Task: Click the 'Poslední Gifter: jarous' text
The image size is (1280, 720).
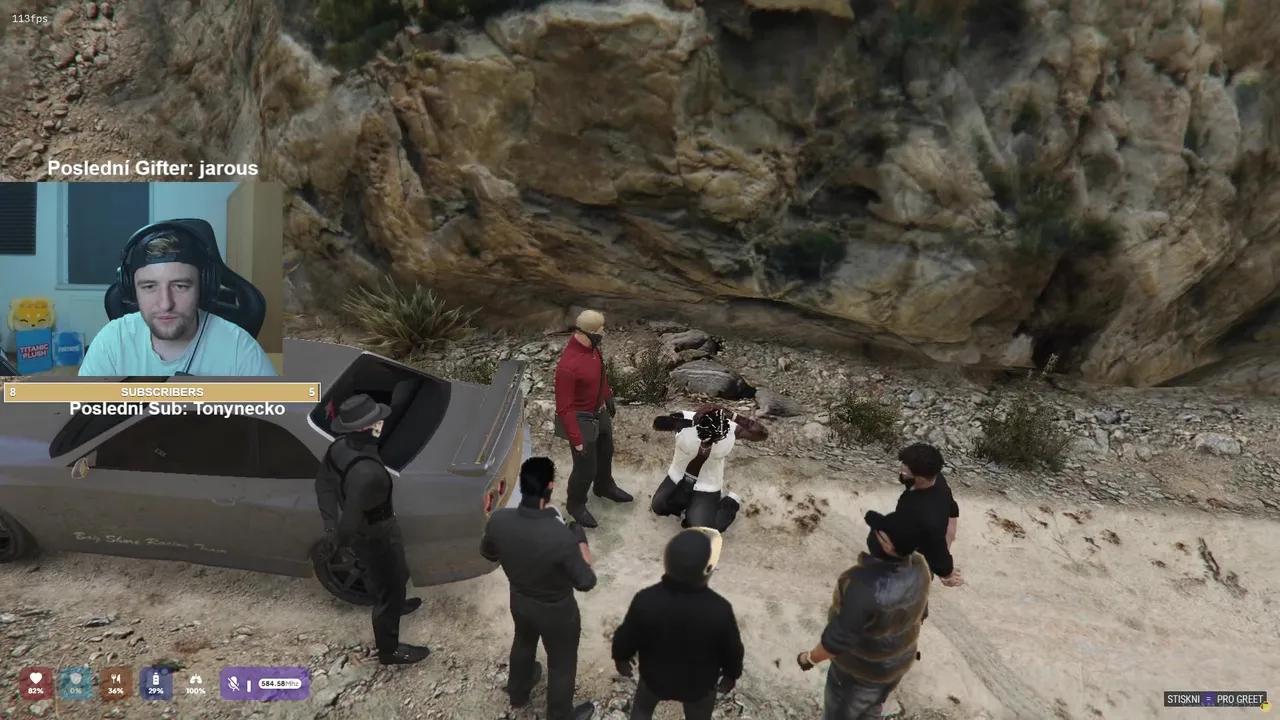Action: click(153, 169)
